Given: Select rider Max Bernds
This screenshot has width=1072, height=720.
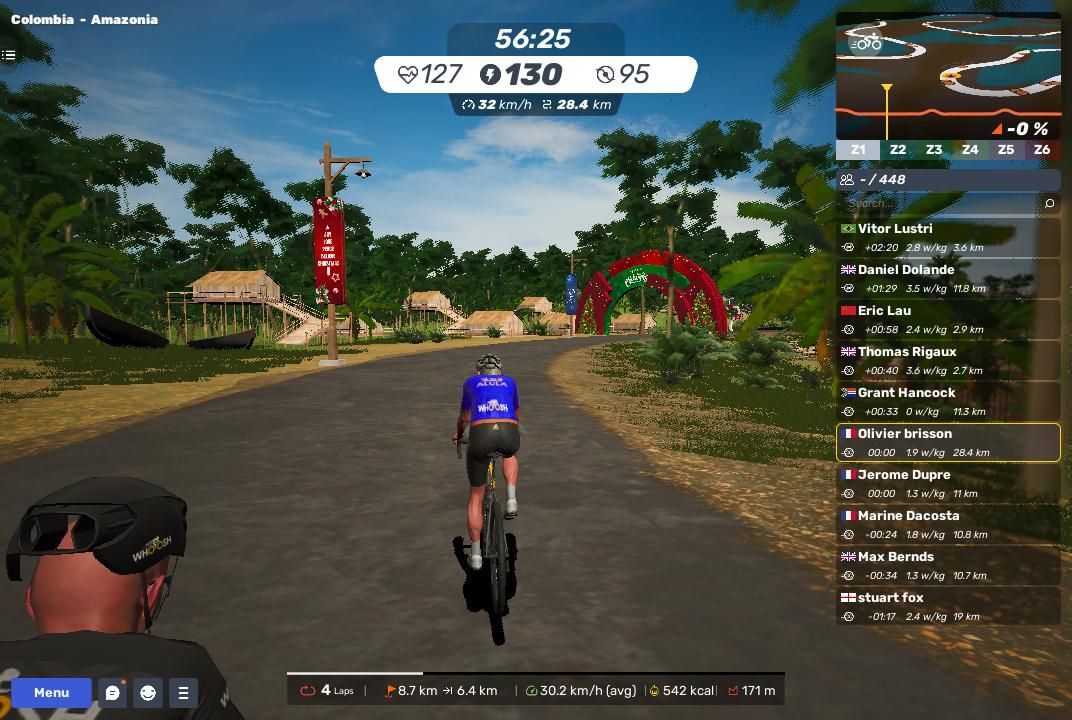Looking at the screenshot, I should point(948,566).
